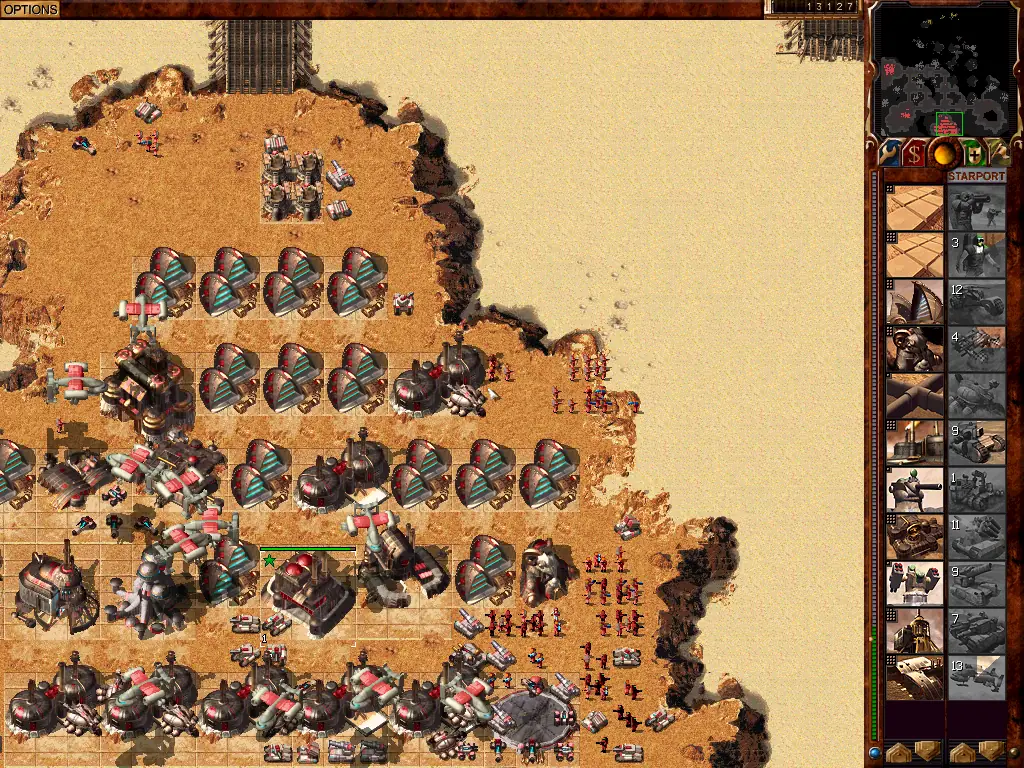
Task: Build the wall segment
Action: [x=915, y=396]
